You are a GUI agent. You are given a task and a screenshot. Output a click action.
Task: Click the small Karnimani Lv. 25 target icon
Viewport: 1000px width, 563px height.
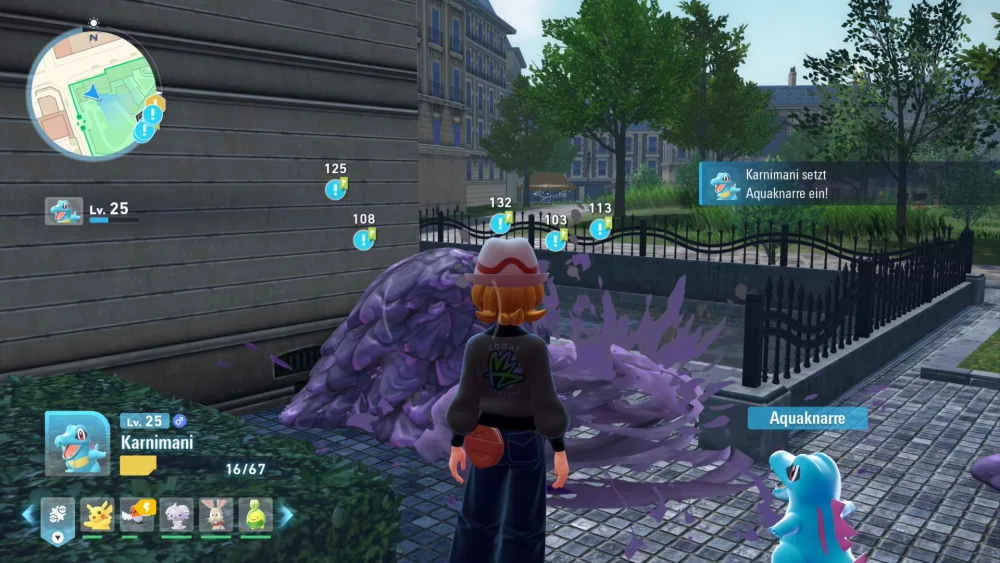[64, 211]
